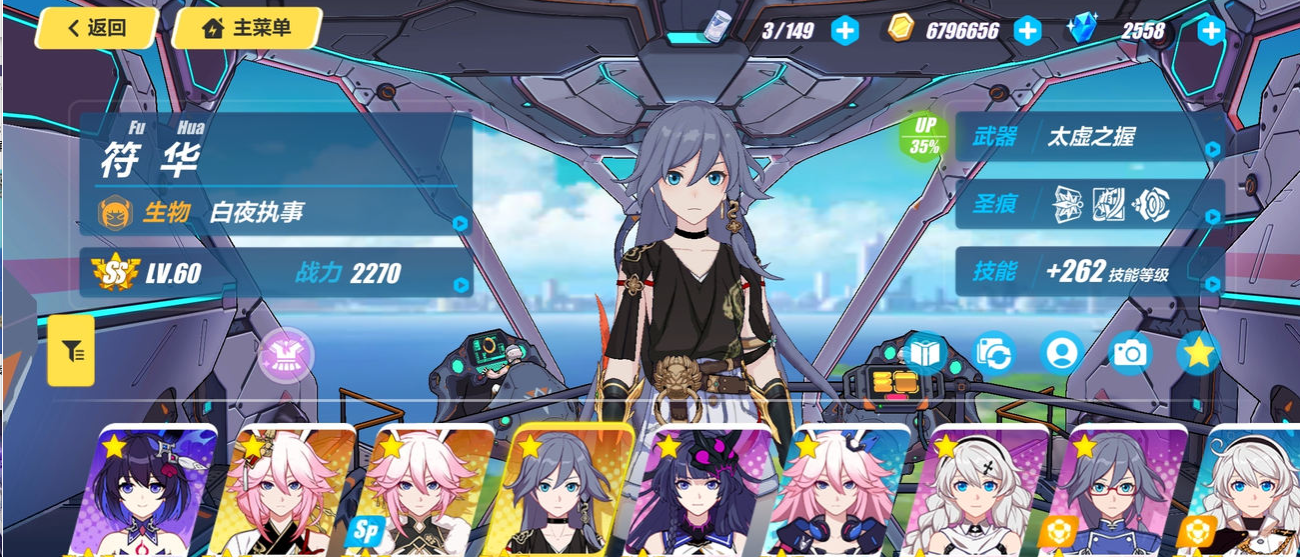This screenshot has height=557, width=1300.
Task: Go back with the 返回 button
Action: (96, 28)
